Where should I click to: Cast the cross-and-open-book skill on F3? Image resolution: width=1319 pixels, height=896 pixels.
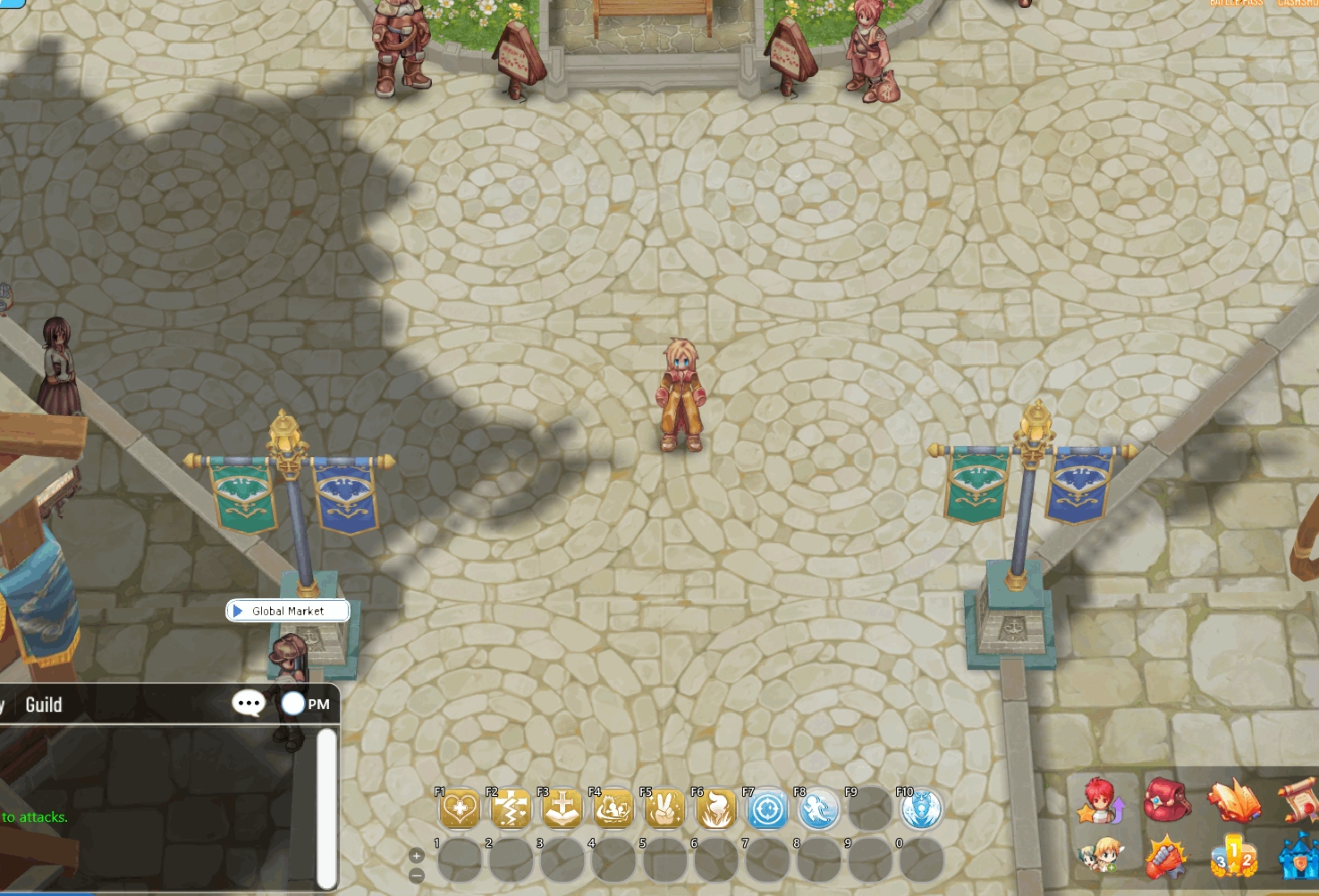(562, 810)
